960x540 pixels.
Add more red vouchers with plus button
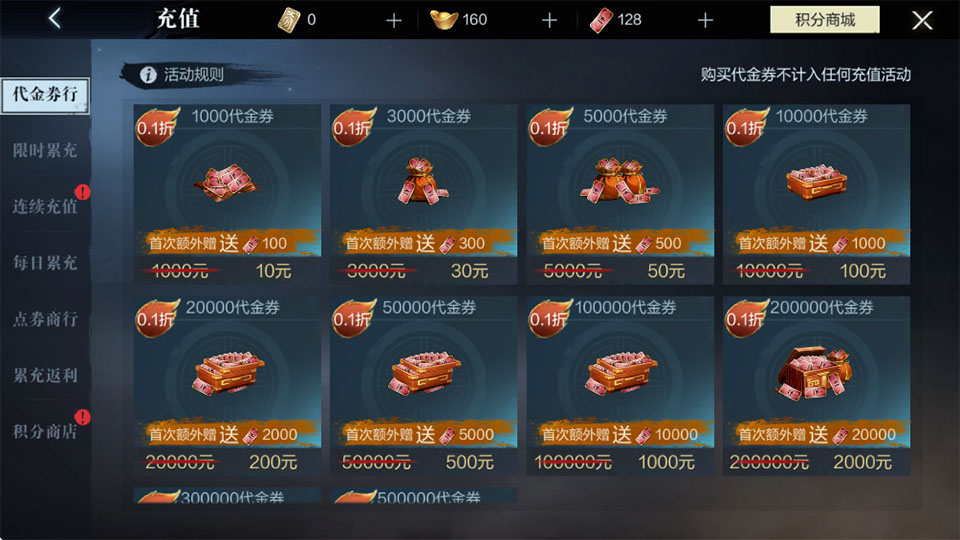click(705, 20)
